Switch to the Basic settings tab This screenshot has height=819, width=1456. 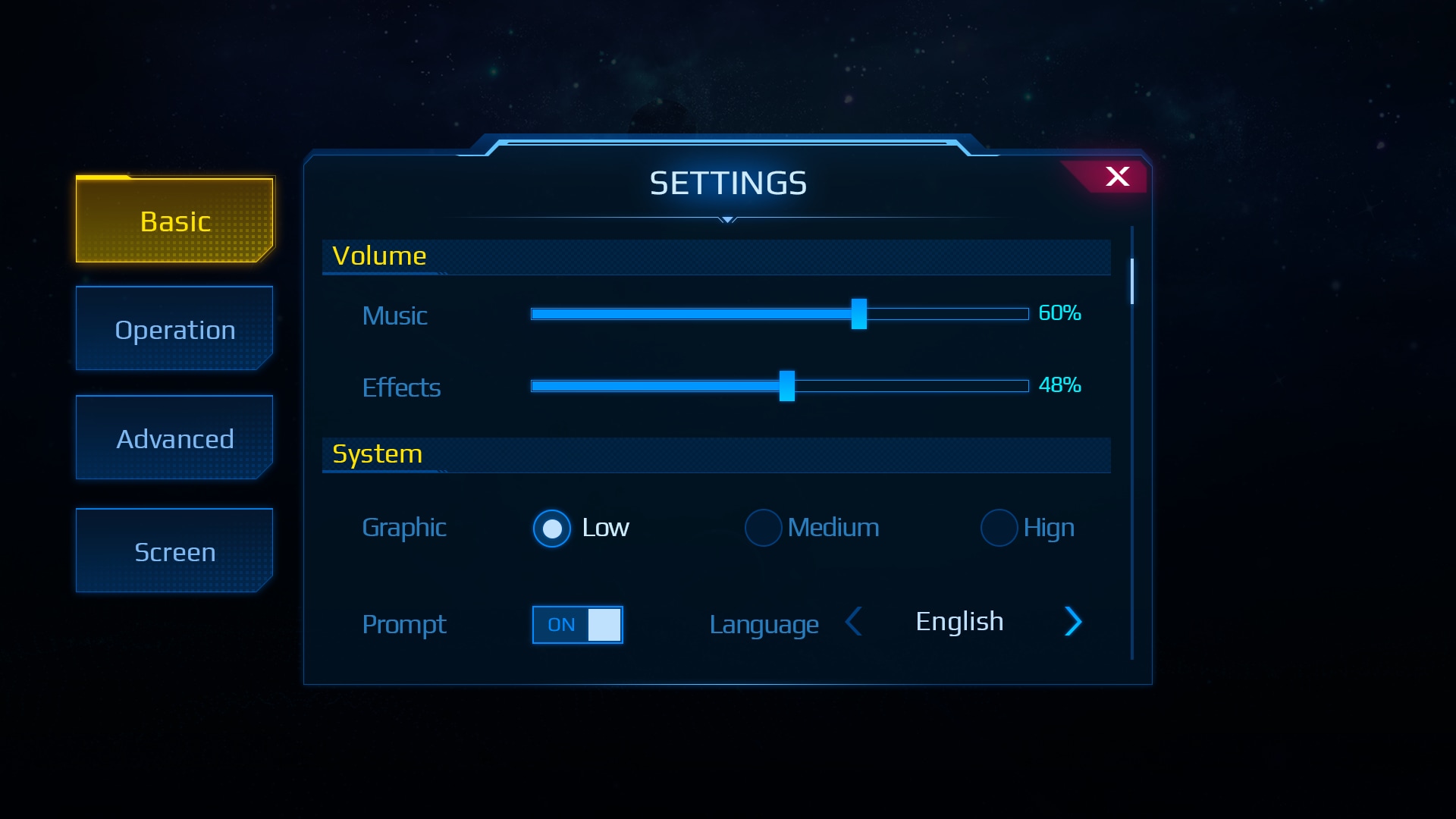coord(174,221)
